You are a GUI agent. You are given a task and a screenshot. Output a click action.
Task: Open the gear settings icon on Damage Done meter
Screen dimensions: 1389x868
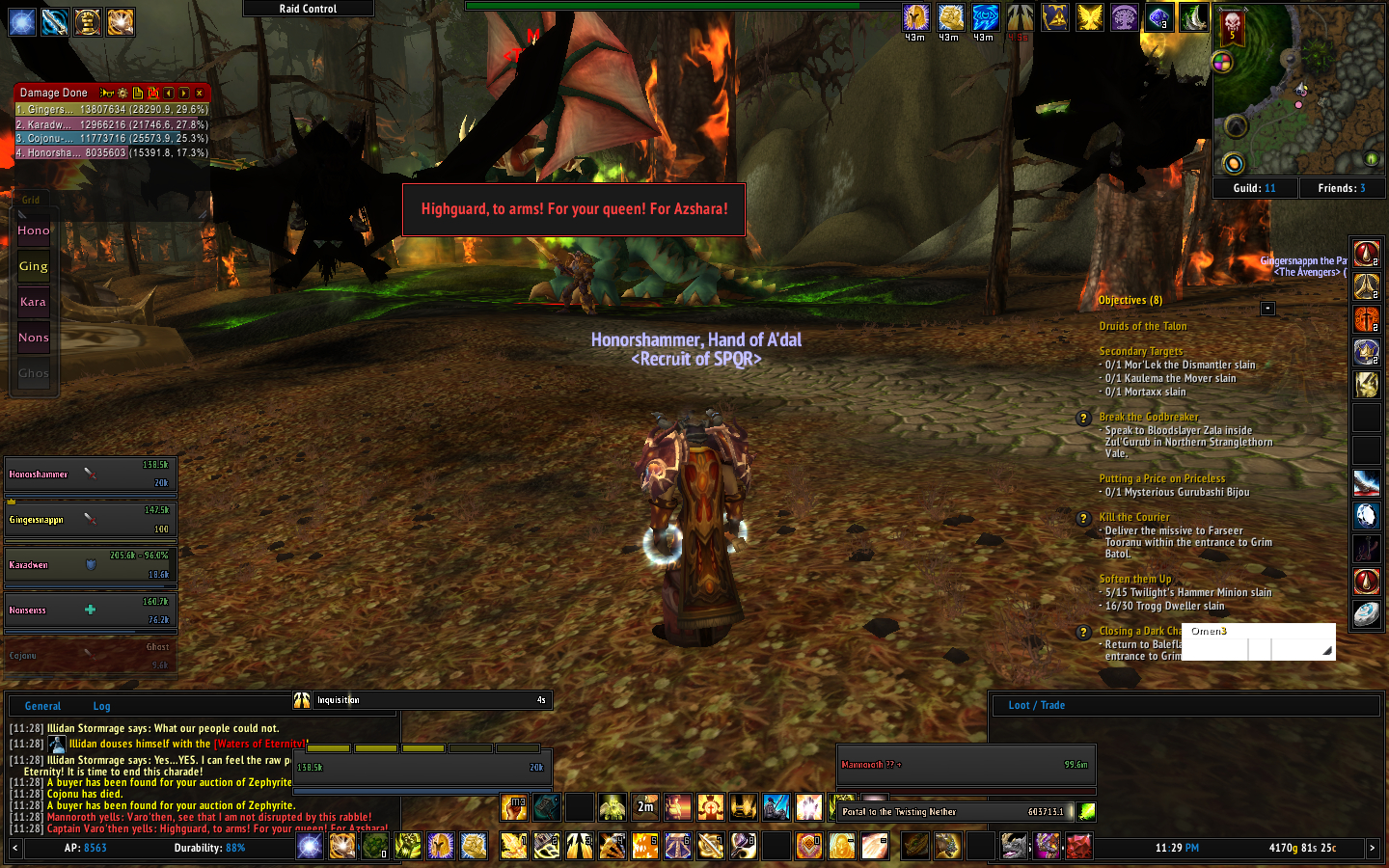coord(122,93)
